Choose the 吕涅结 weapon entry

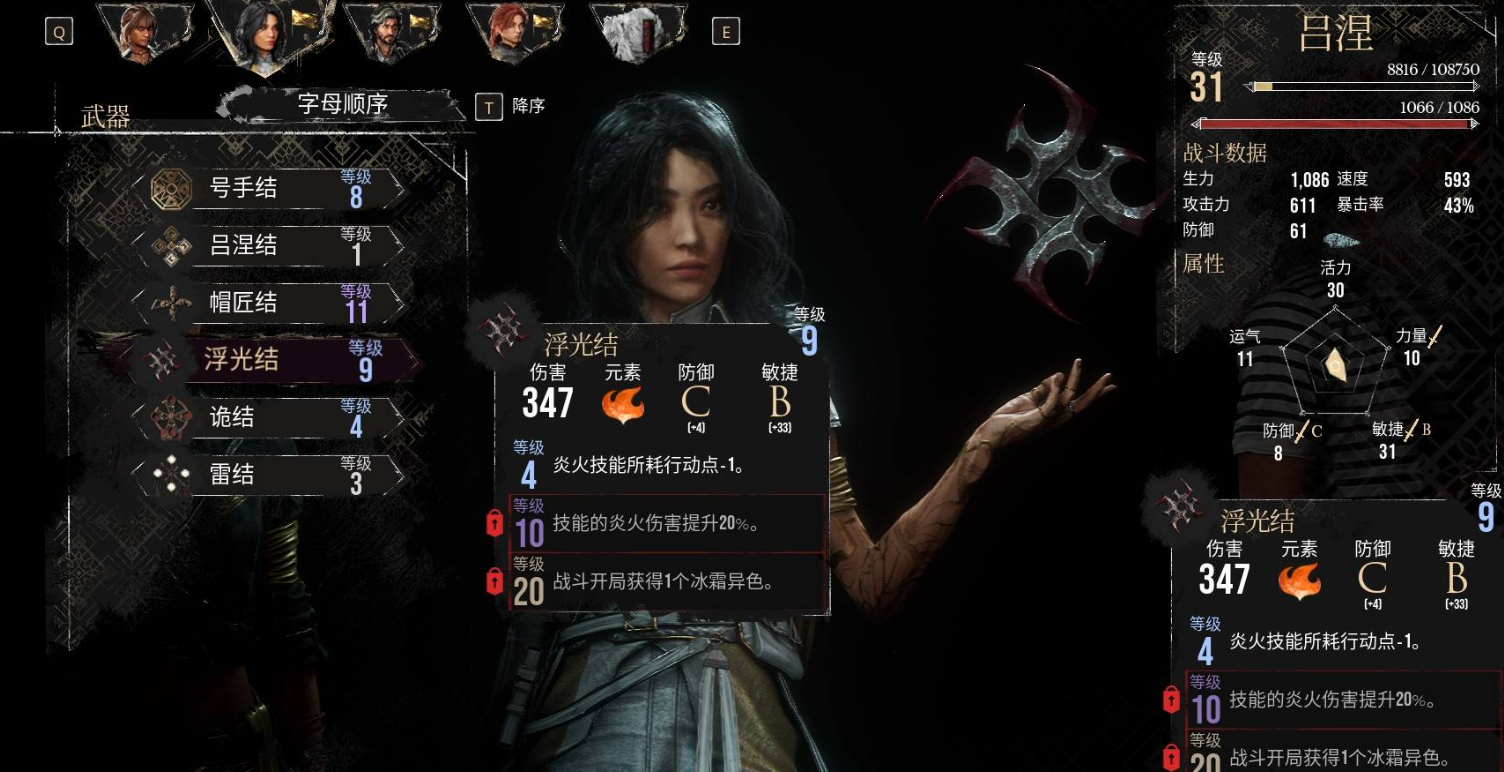point(270,246)
